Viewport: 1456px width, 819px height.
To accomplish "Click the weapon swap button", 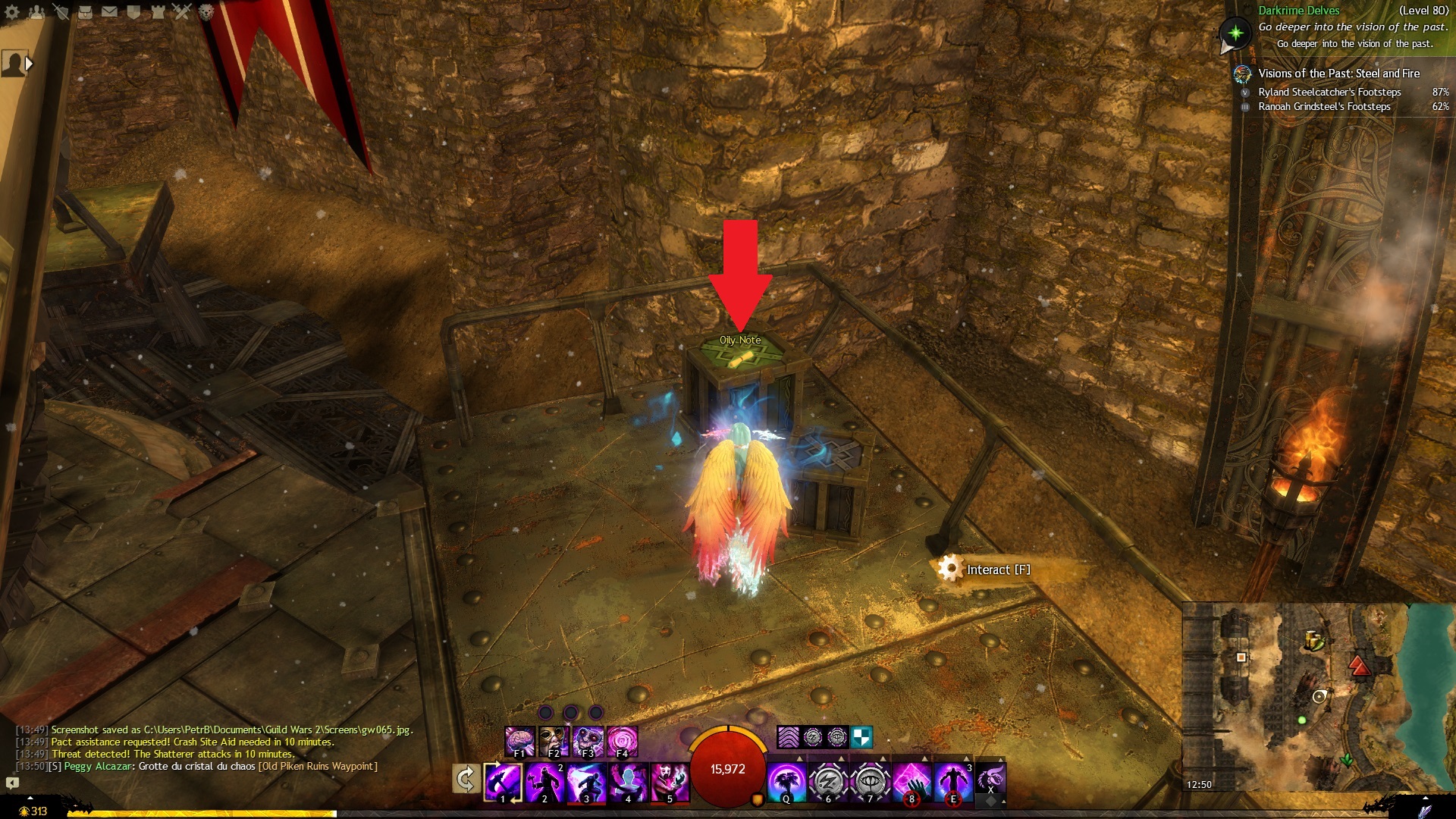I will coord(466,779).
